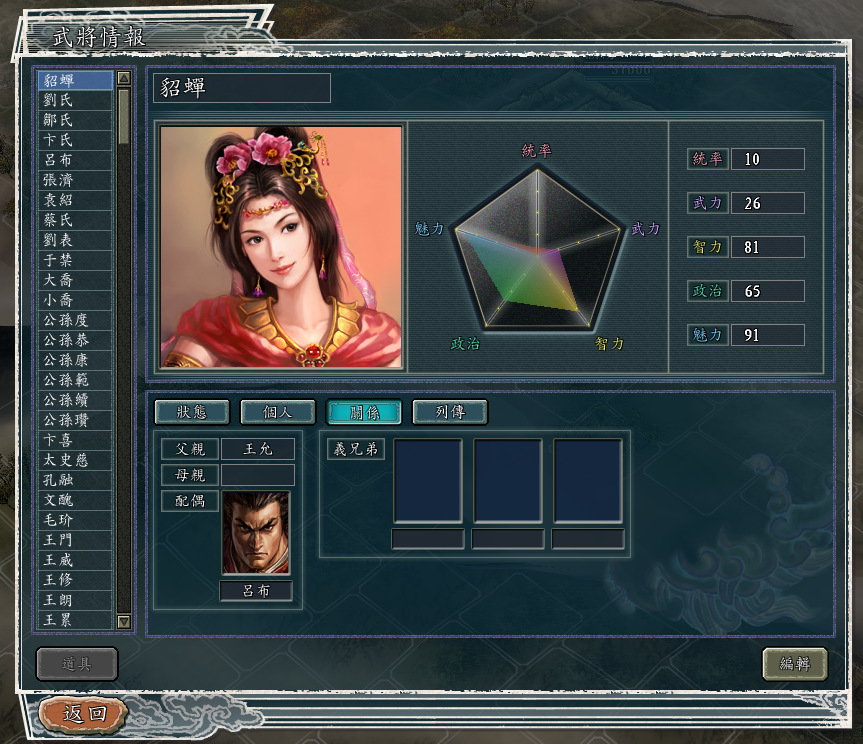Switch to the 個人 tab

(x=277, y=412)
